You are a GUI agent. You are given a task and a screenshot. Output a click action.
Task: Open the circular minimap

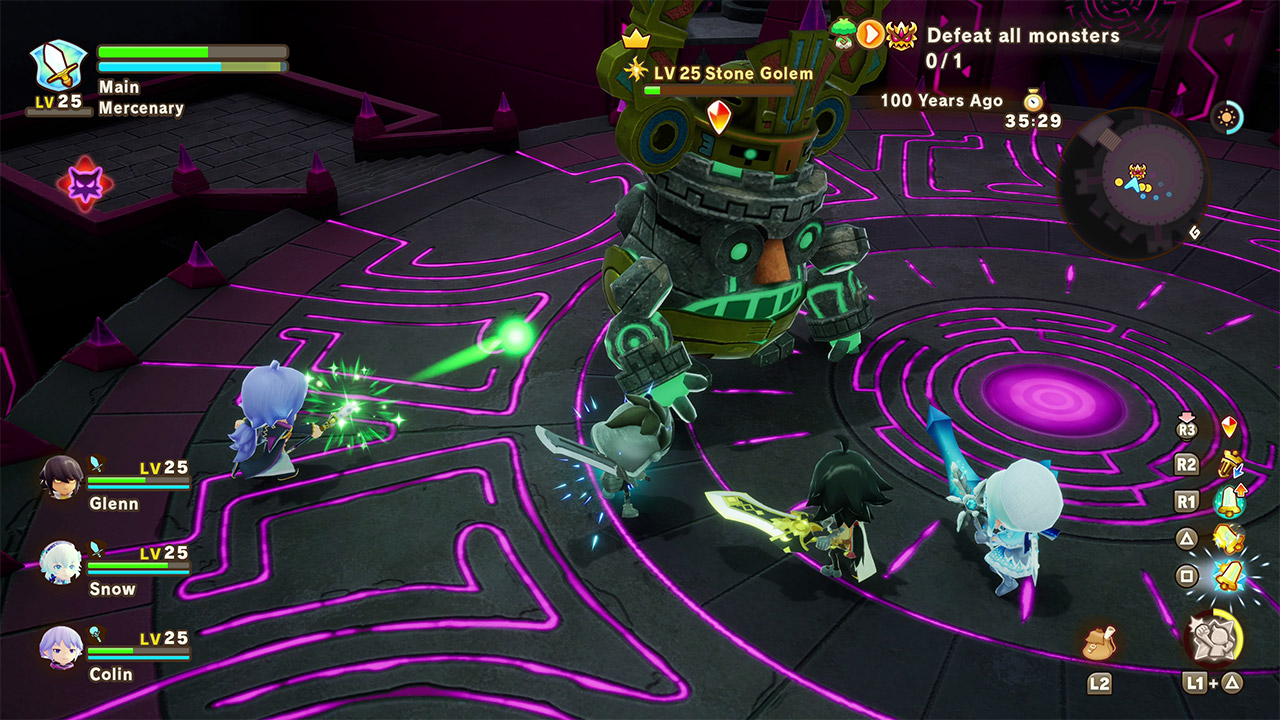(1133, 183)
